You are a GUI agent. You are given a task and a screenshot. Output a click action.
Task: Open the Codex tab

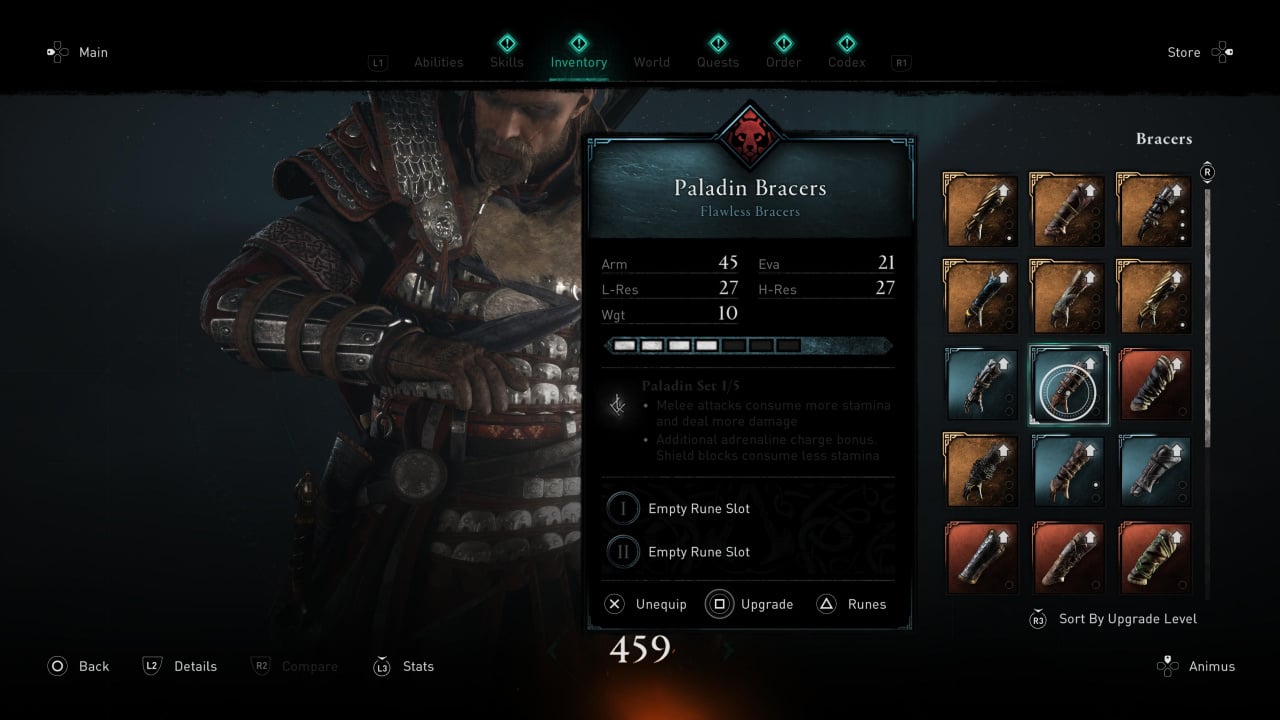pos(847,61)
